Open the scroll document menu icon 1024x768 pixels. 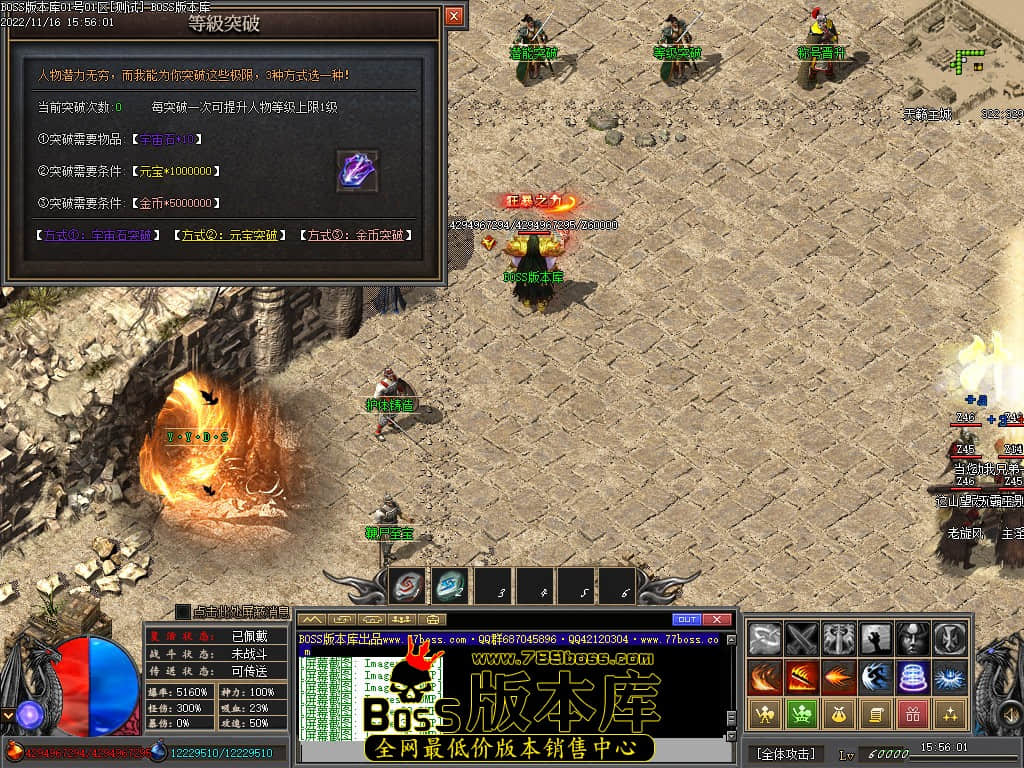pos(876,714)
